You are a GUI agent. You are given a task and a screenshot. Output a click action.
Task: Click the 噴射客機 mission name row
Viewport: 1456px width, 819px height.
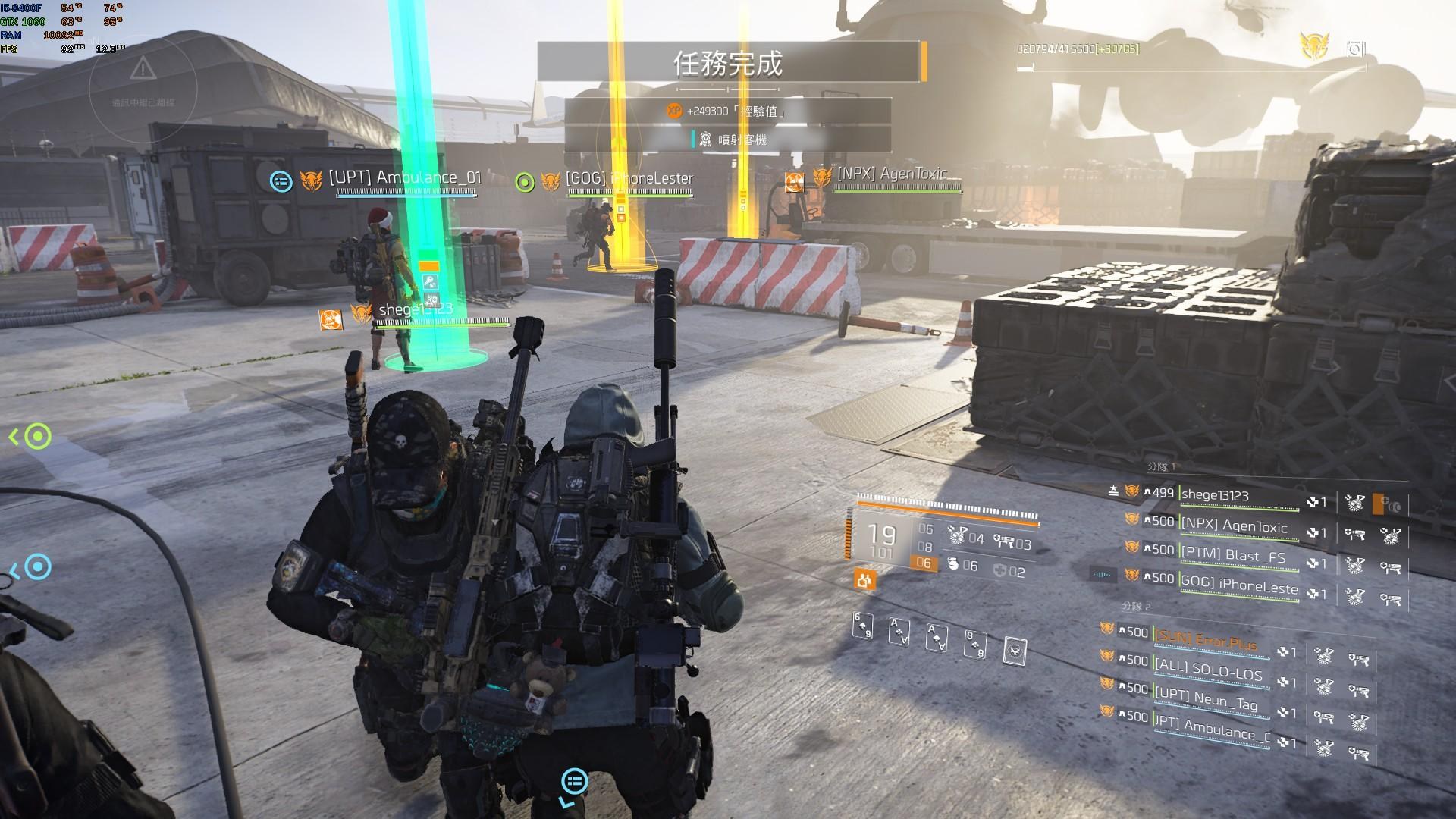point(728,140)
